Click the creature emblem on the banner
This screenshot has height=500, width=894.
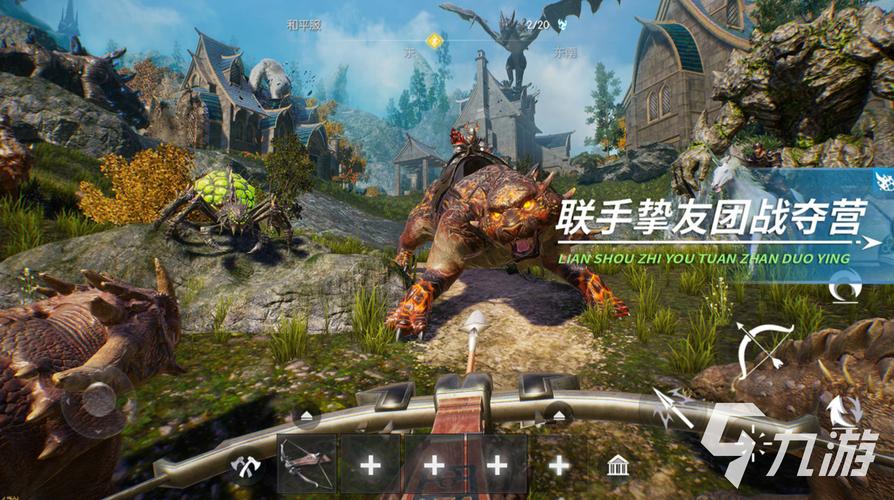point(883,181)
